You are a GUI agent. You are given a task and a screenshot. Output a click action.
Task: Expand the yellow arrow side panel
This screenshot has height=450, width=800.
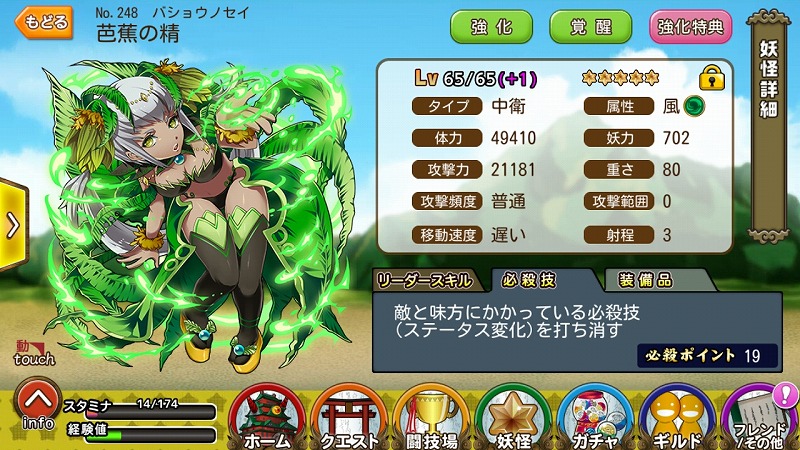pos(12,224)
